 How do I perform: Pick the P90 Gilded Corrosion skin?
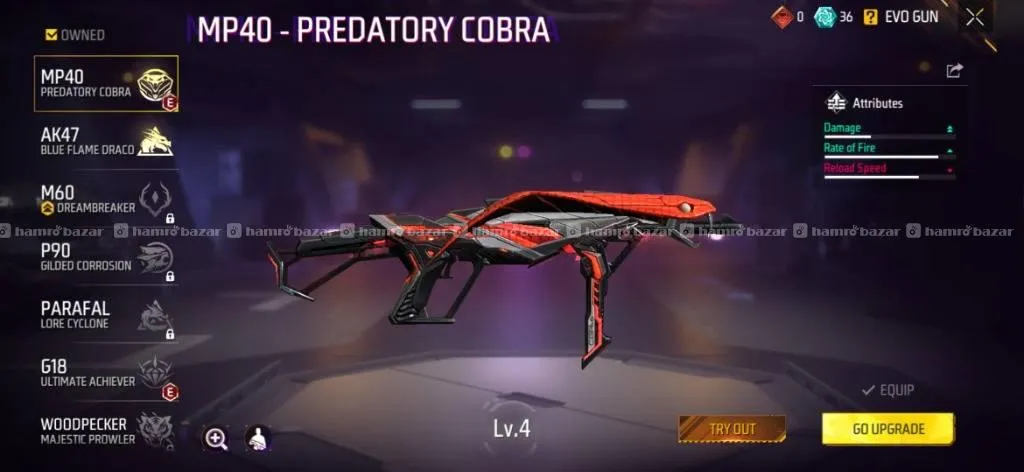(x=106, y=258)
